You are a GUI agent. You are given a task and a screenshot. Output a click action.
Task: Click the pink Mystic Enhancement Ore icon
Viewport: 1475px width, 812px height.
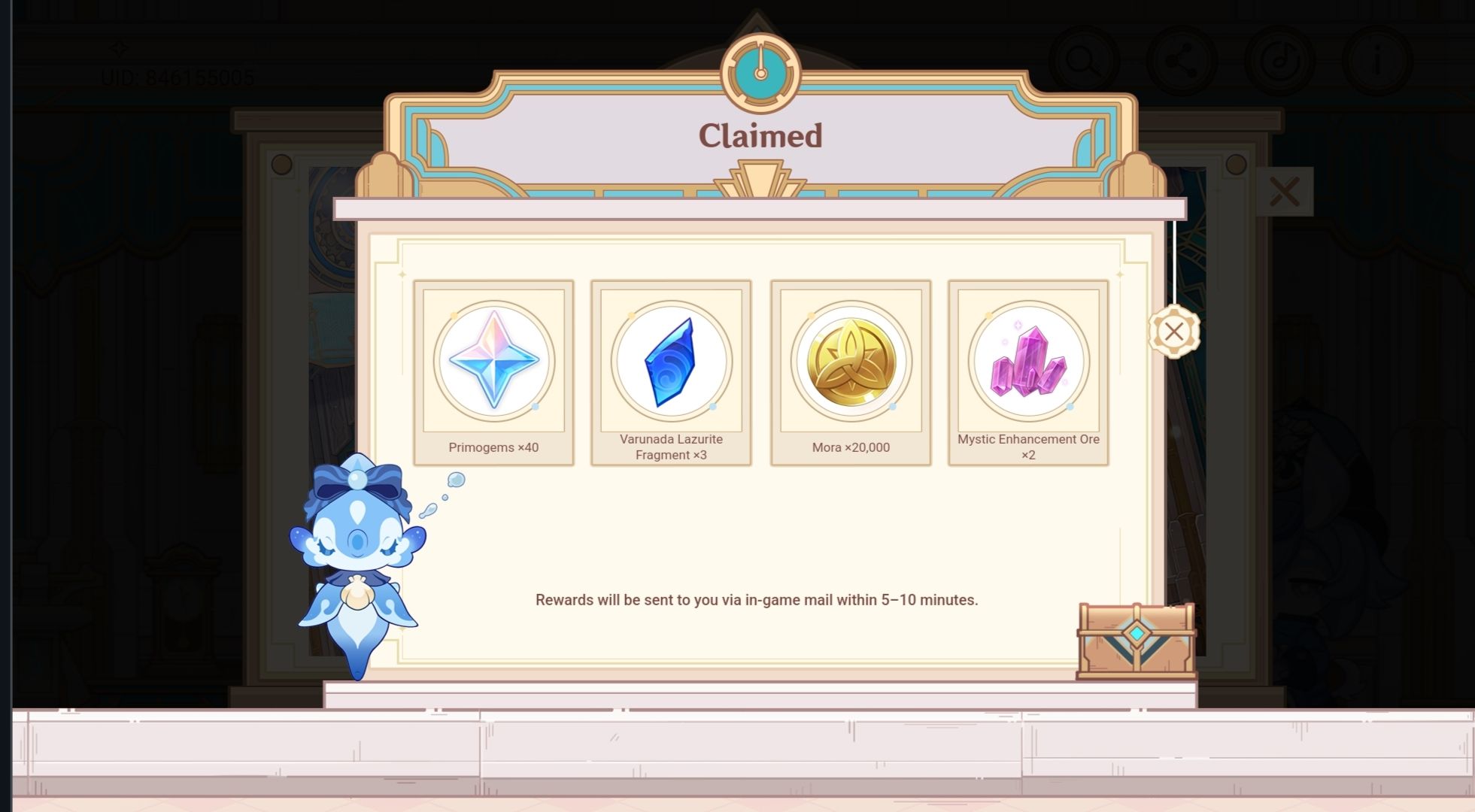point(1027,362)
